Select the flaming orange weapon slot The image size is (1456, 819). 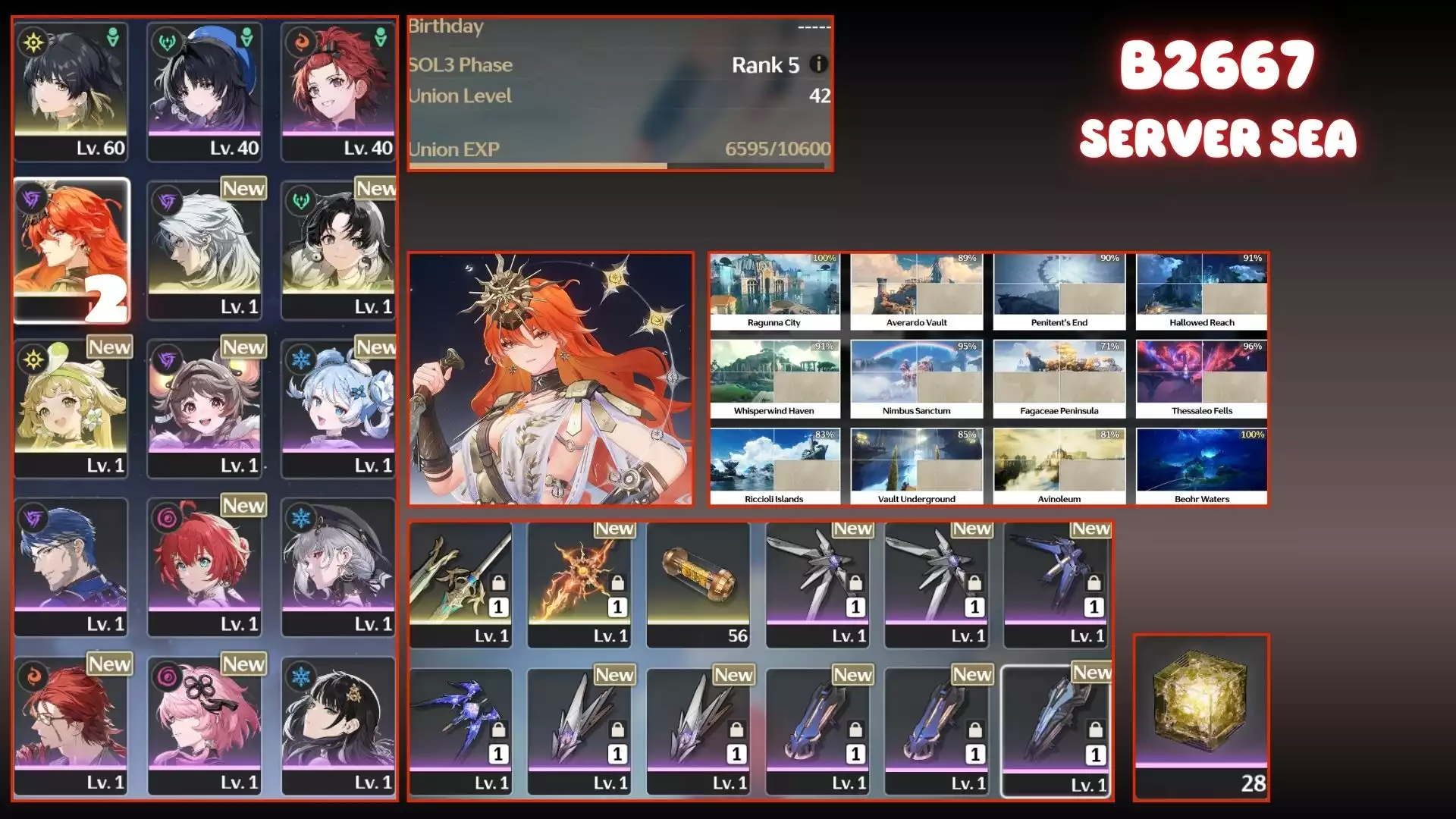coord(579,585)
